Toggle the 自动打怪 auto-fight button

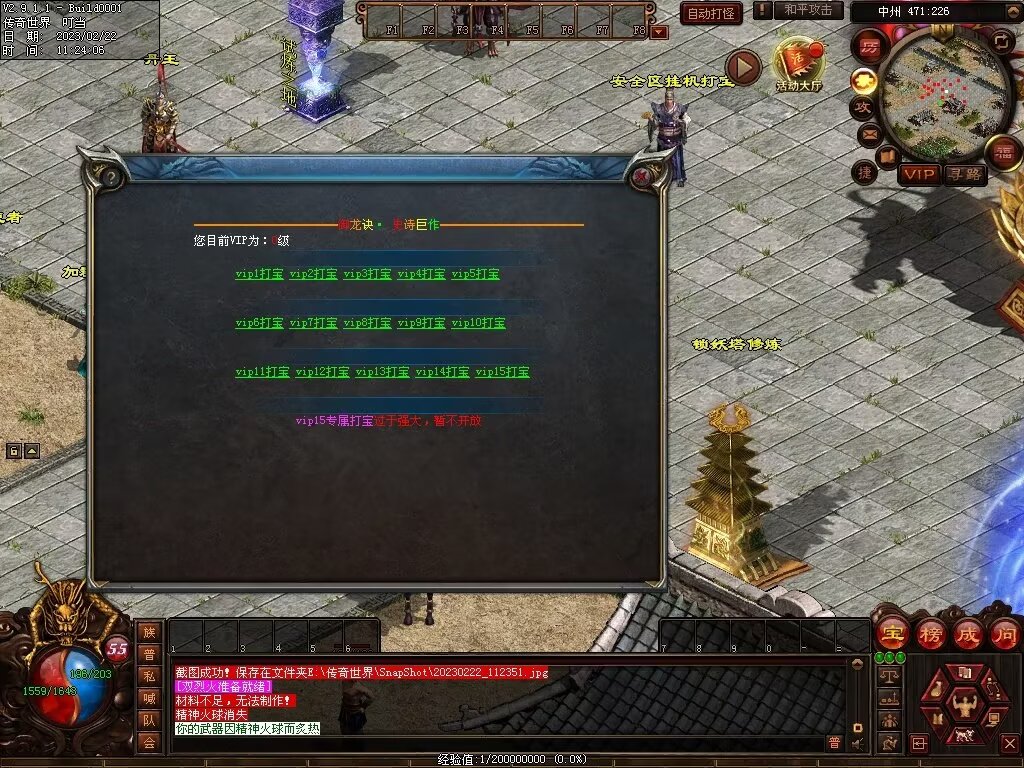point(711,13)
